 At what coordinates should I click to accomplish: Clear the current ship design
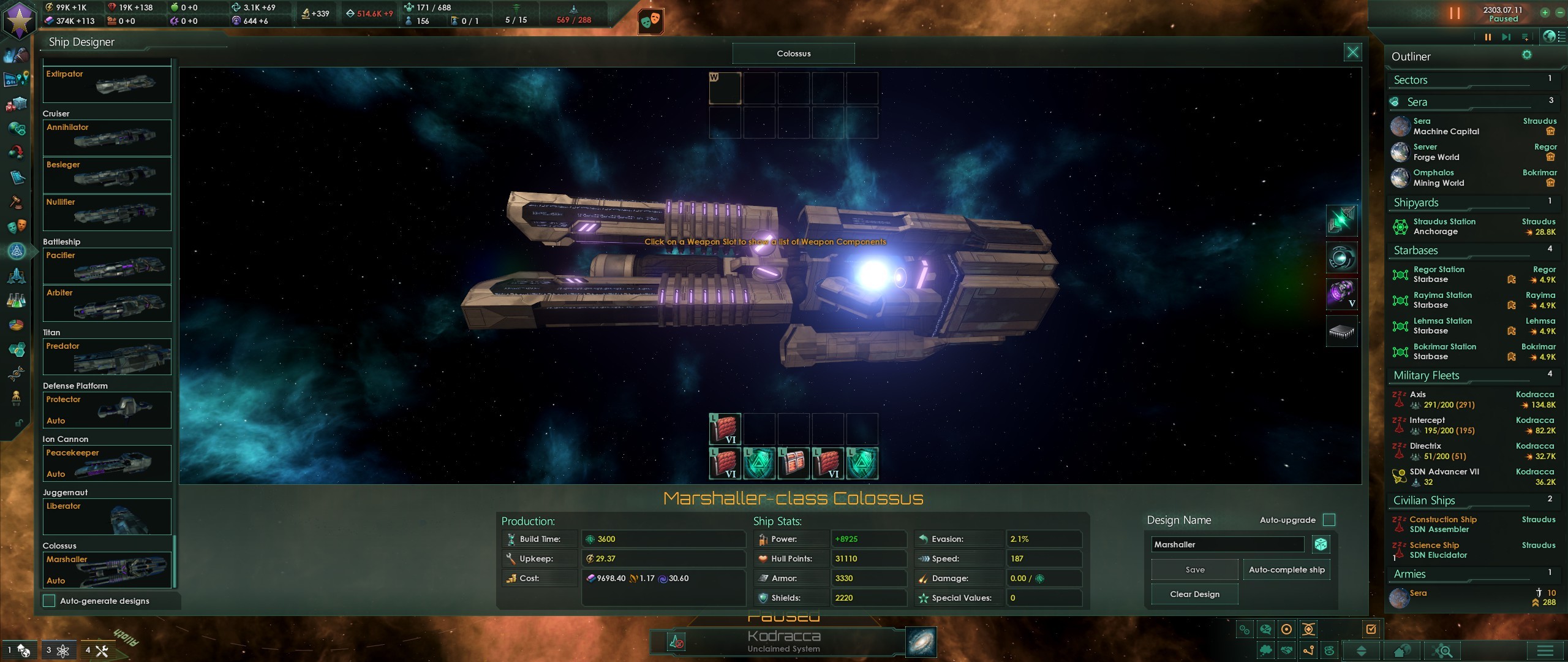[x=1194, y=594]
